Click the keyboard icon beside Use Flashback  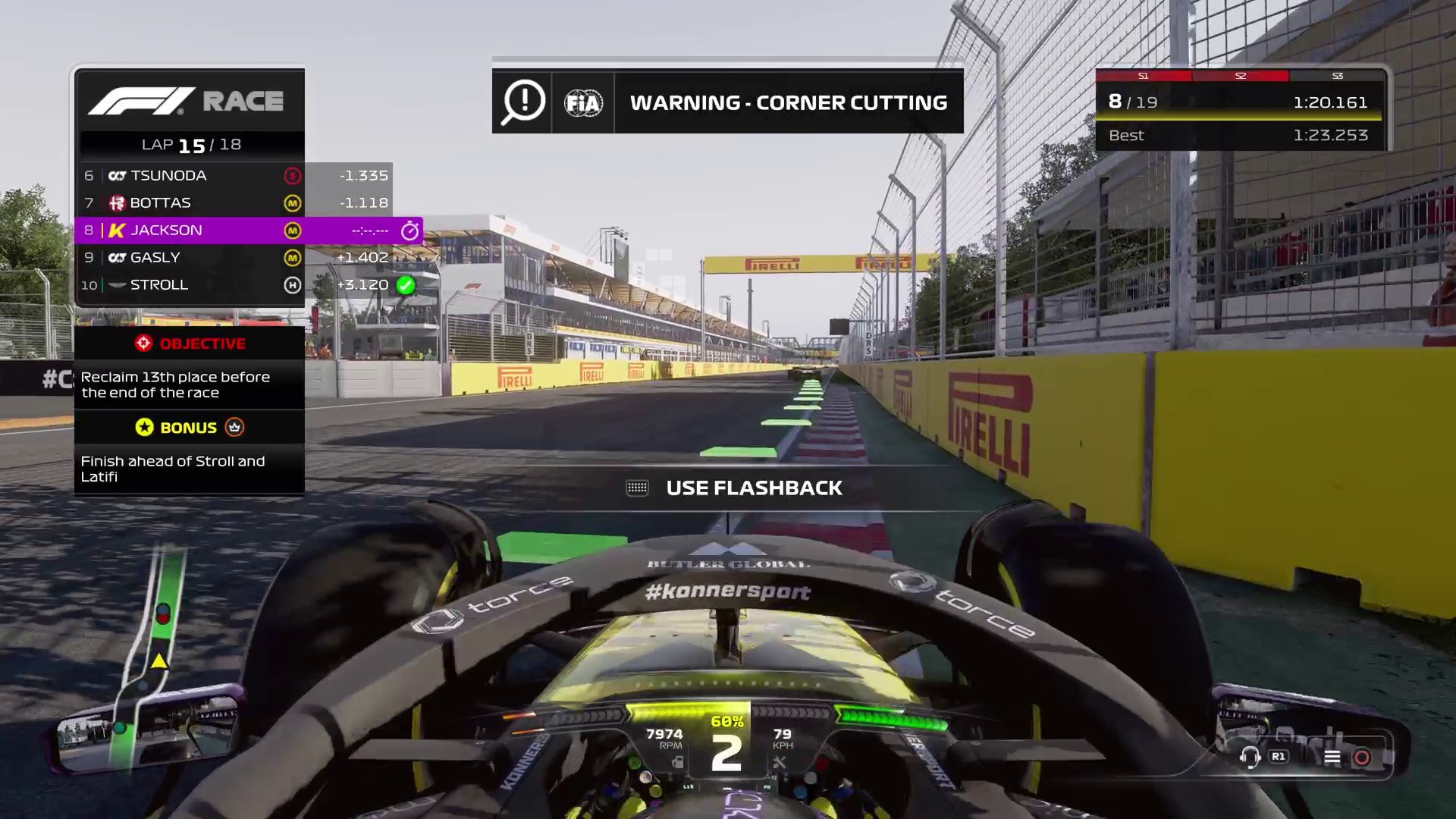pyautogui.click(x=638, y=488)
